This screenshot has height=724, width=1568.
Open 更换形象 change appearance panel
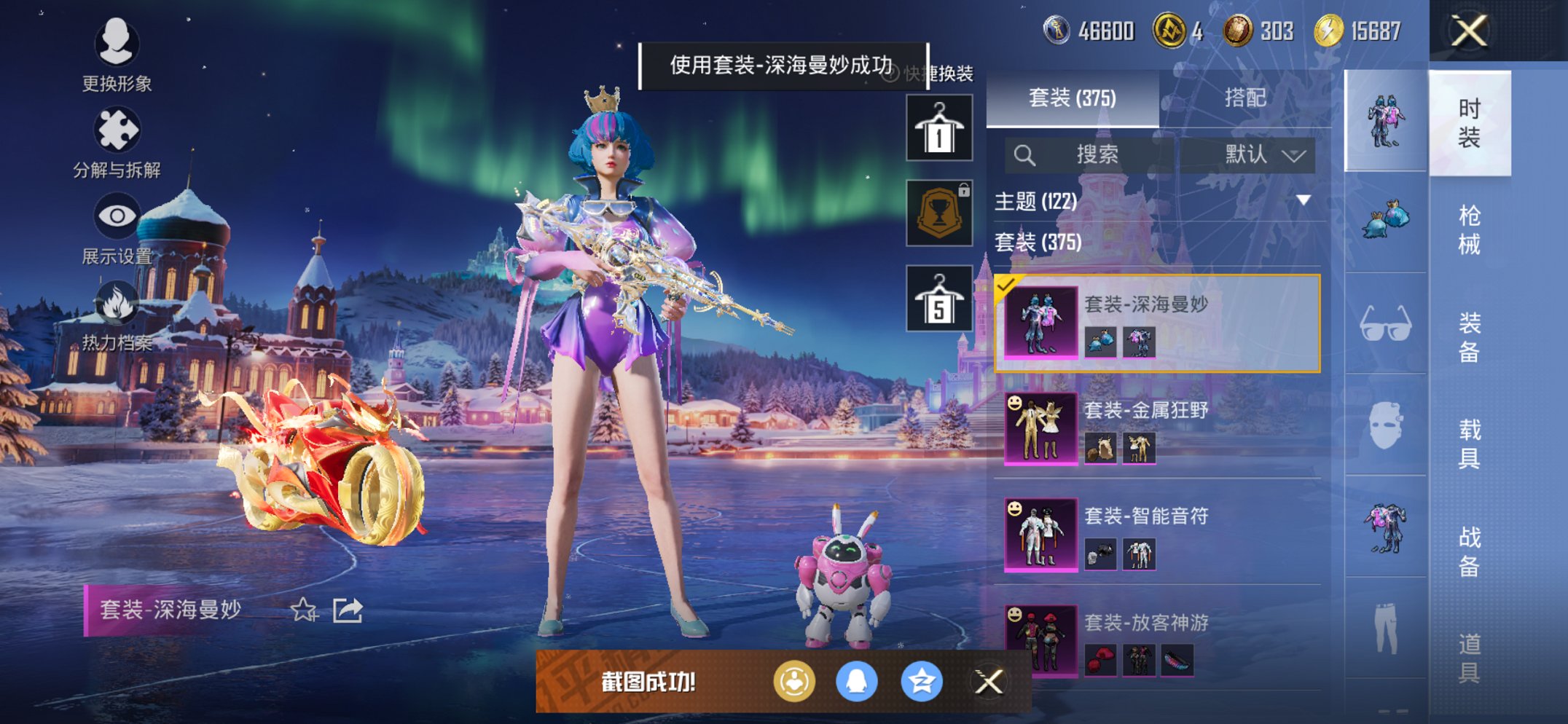117,46
